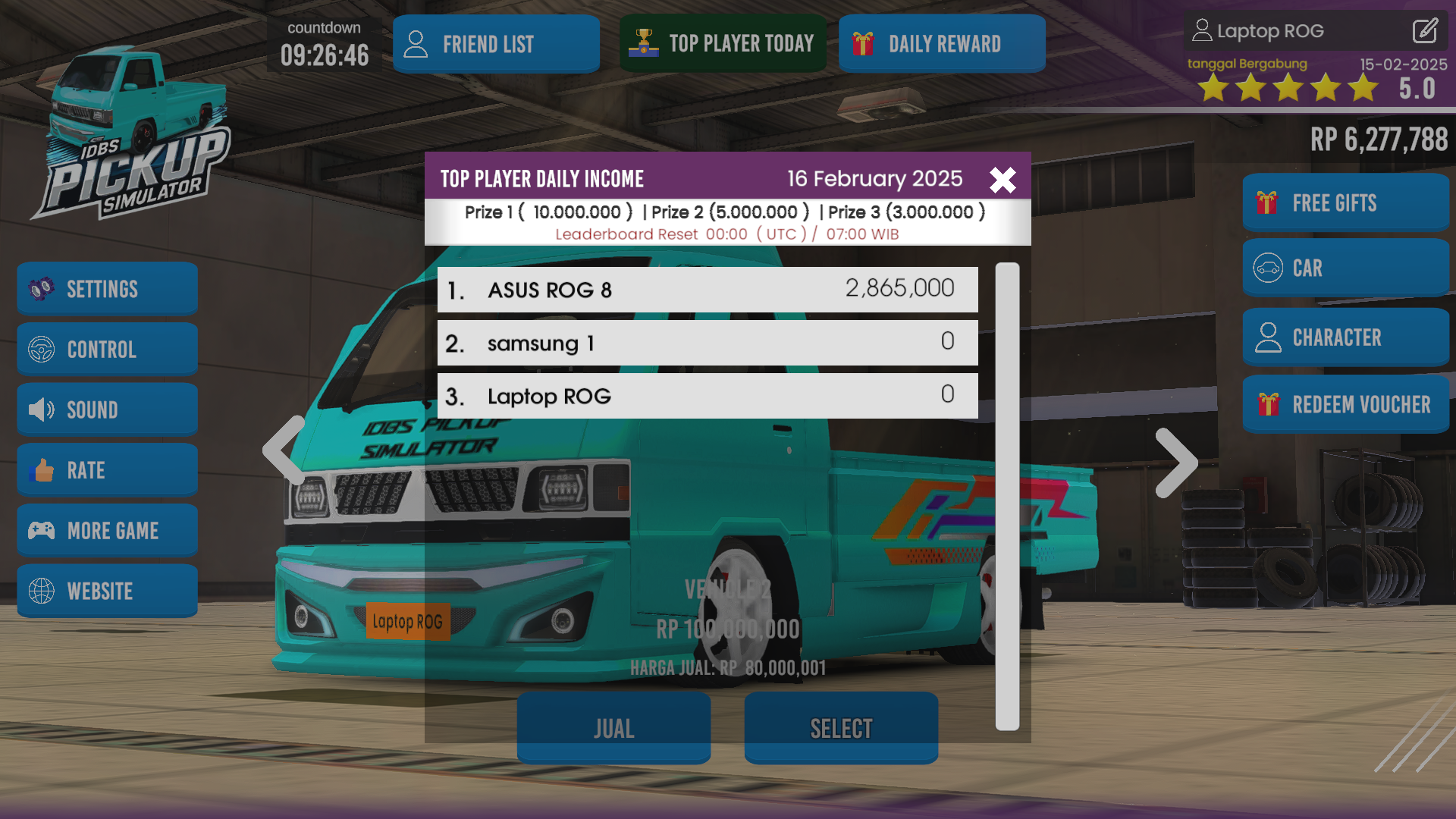This screenshot has width=1456, height=819.
Task: Open Redeem Voucher screen
Action: [x=1345, y=404]
